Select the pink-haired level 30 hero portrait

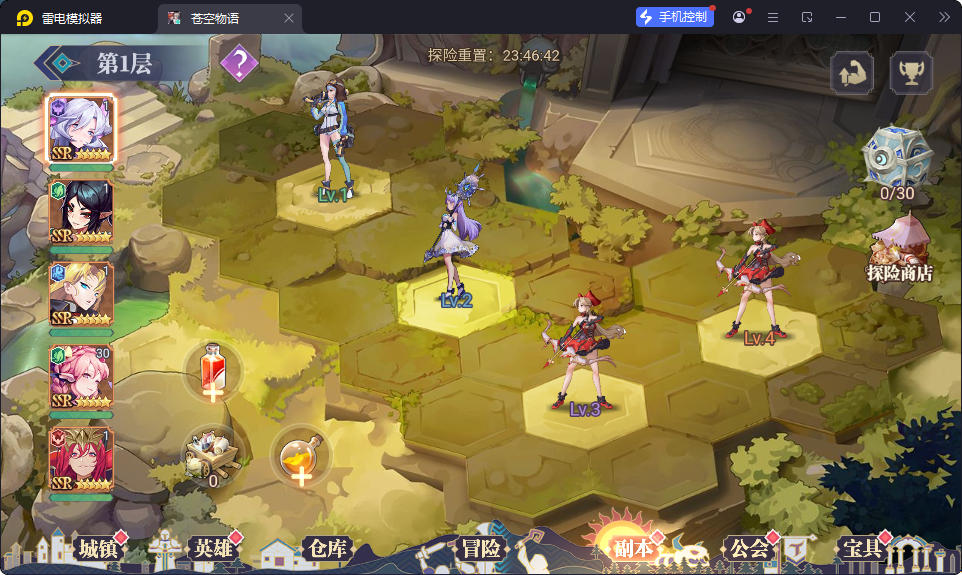coord(81,376)
